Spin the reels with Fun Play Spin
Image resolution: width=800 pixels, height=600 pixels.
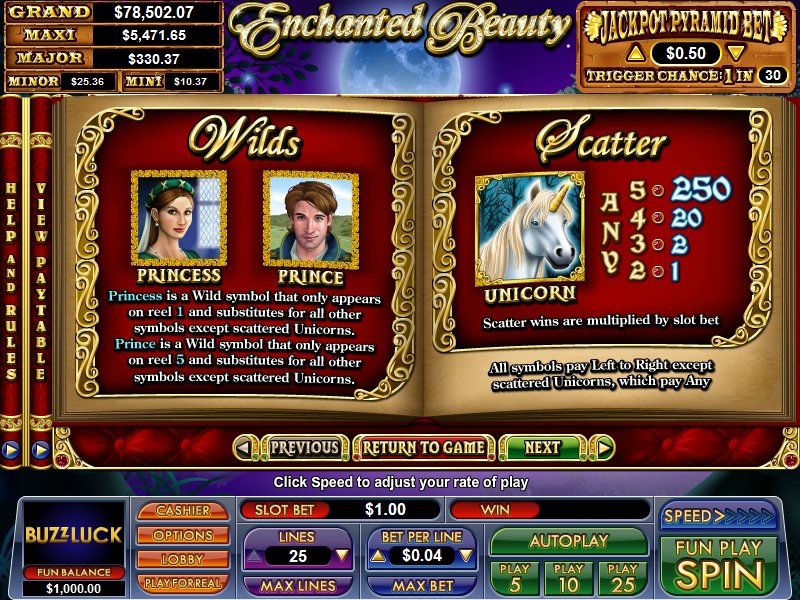coord(718,565)
